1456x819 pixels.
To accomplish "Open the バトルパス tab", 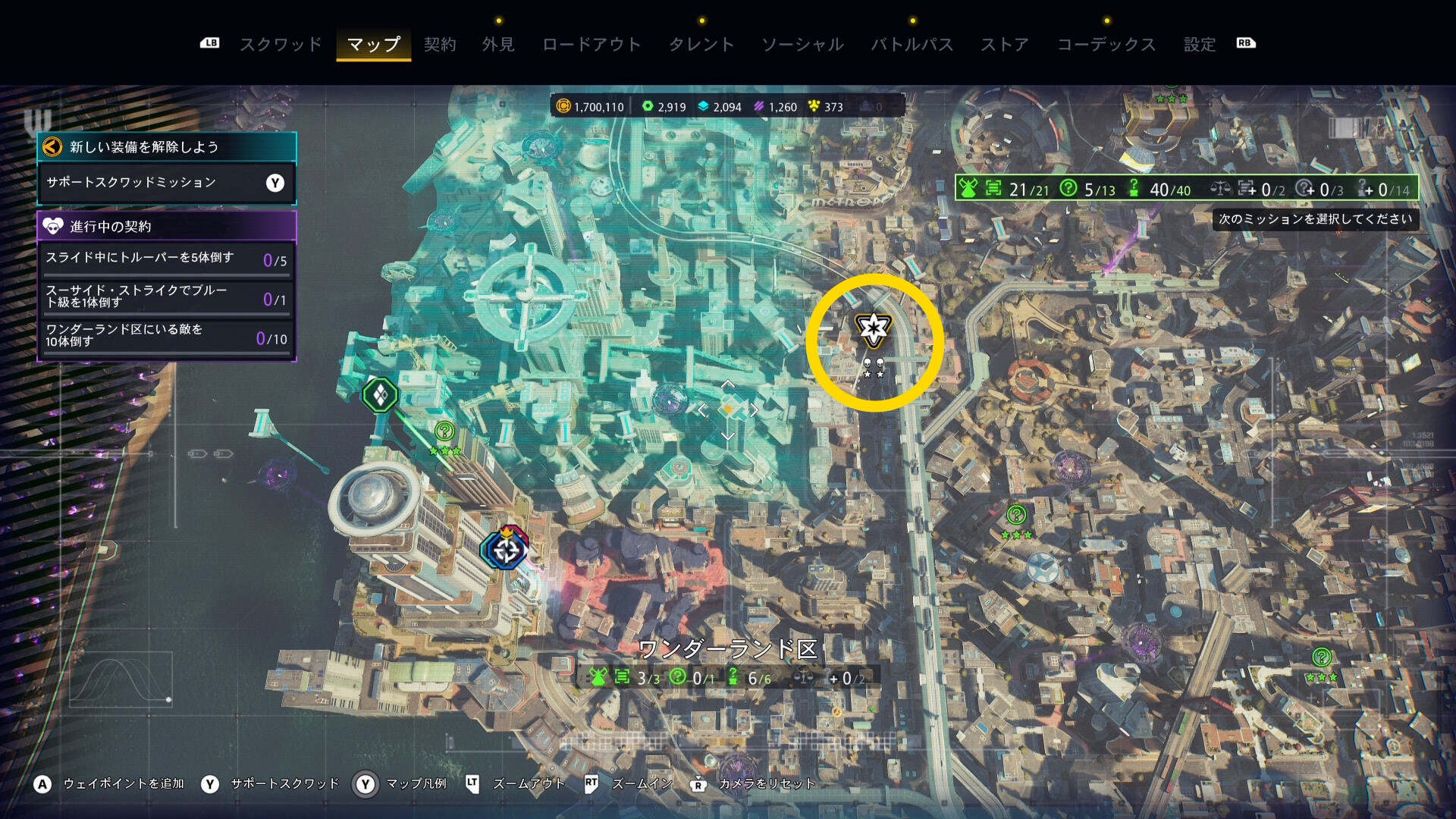I will pyautogui.click(x=912, y=45).
